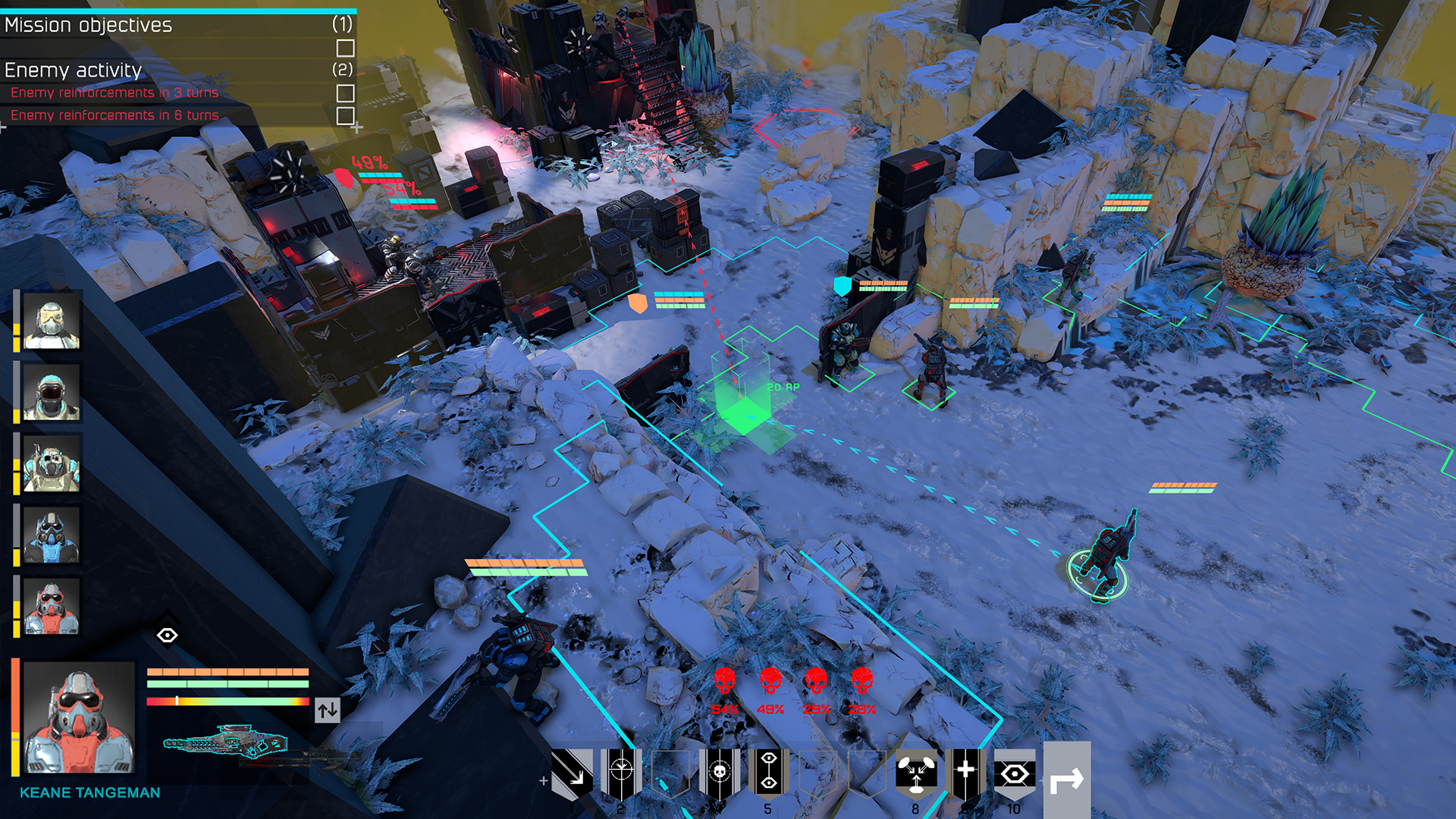Open the Mission objectives panel title
The height and width of the screenshot is (819, 1456).
[x=87, y=25]
